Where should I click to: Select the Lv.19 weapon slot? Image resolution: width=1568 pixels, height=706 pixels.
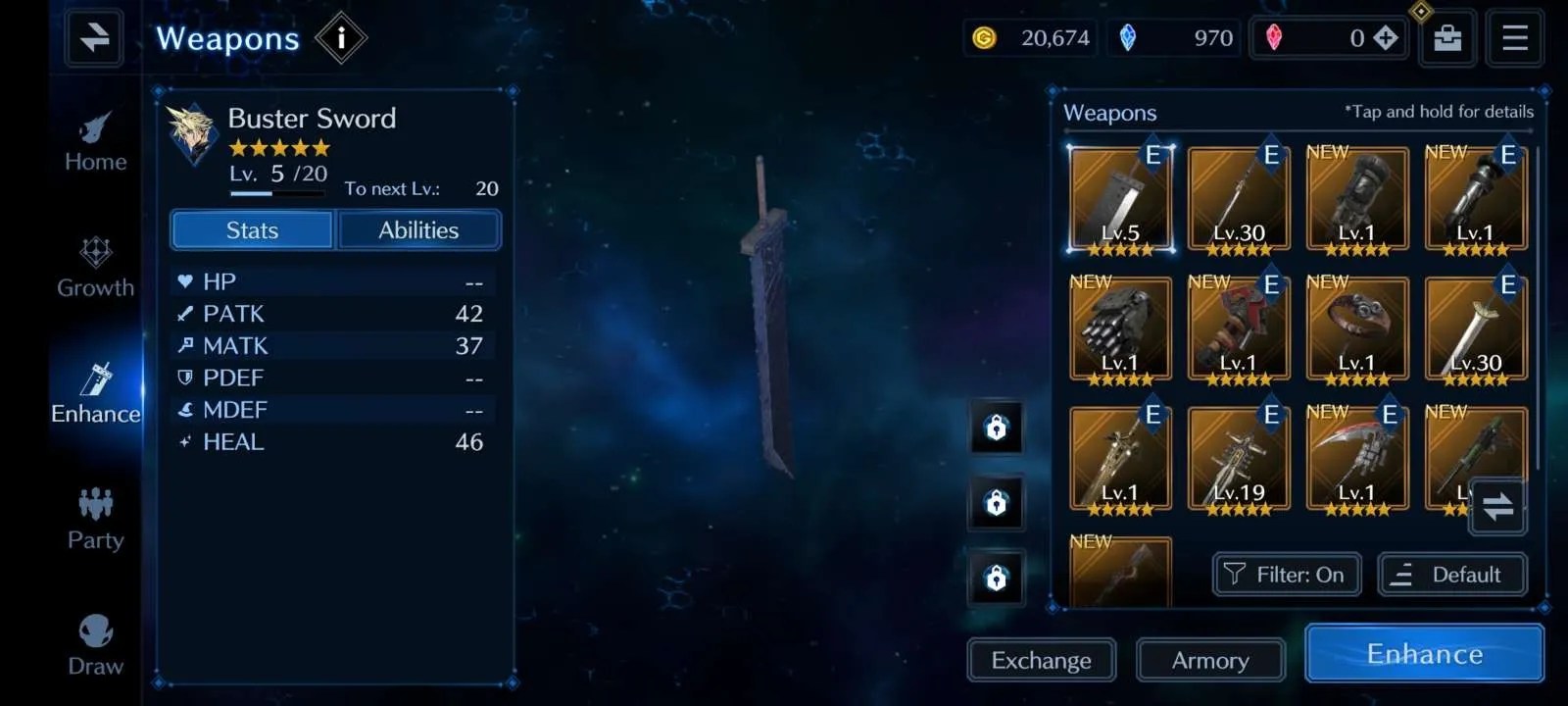pyautogui.click(x=1239, y=461)
